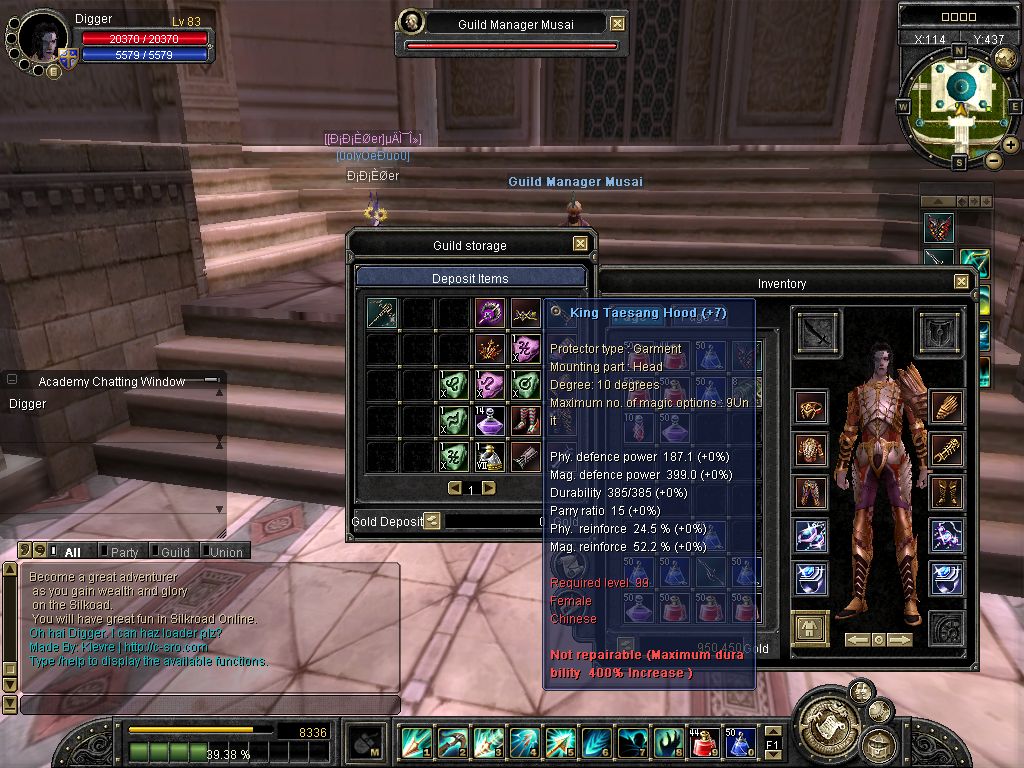The height and width of the screenshot is (768, 1024).
Task: Open the Union chat tab
Action: (x=226, y=551)
